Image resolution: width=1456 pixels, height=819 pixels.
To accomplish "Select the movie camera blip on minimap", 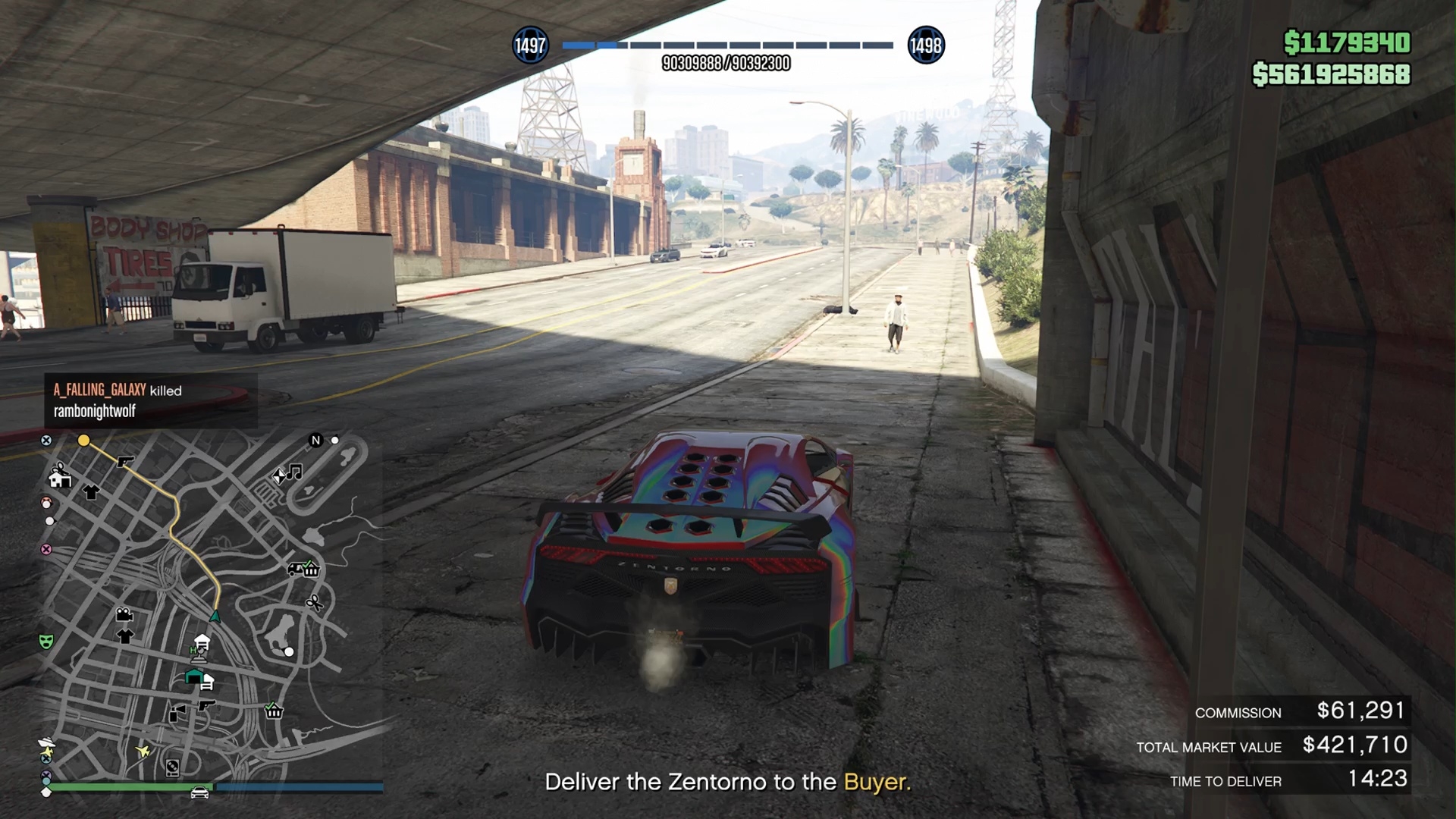I will [124, 614].
